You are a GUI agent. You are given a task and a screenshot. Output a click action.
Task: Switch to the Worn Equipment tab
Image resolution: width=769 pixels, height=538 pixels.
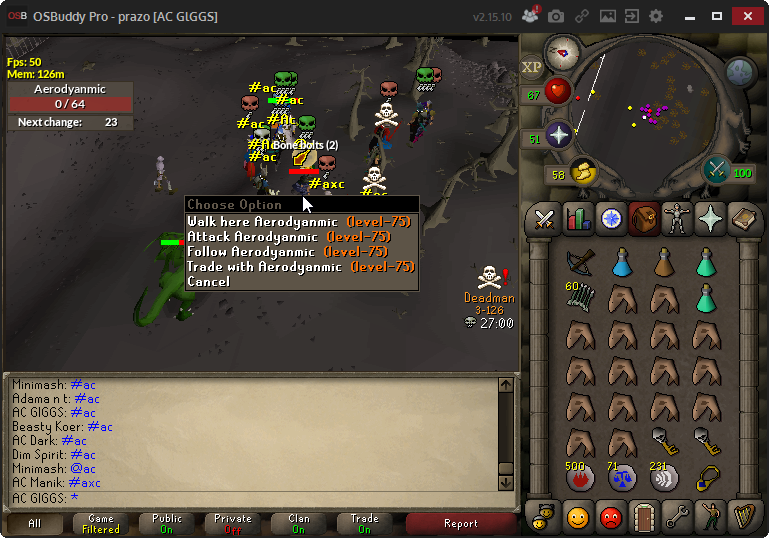click(677, 218)
